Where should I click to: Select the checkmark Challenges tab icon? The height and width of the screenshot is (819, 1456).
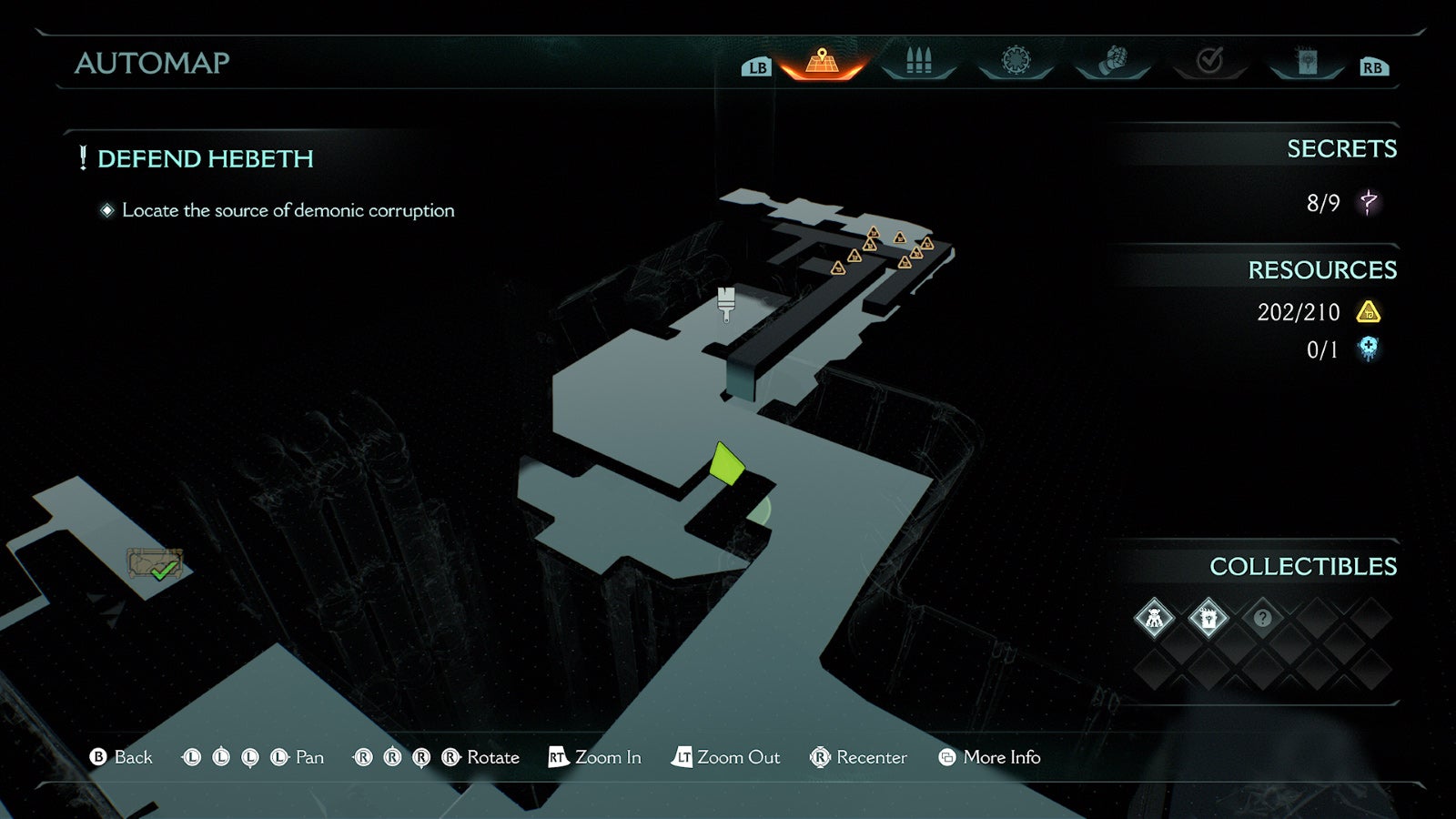tap(1208, 60)
